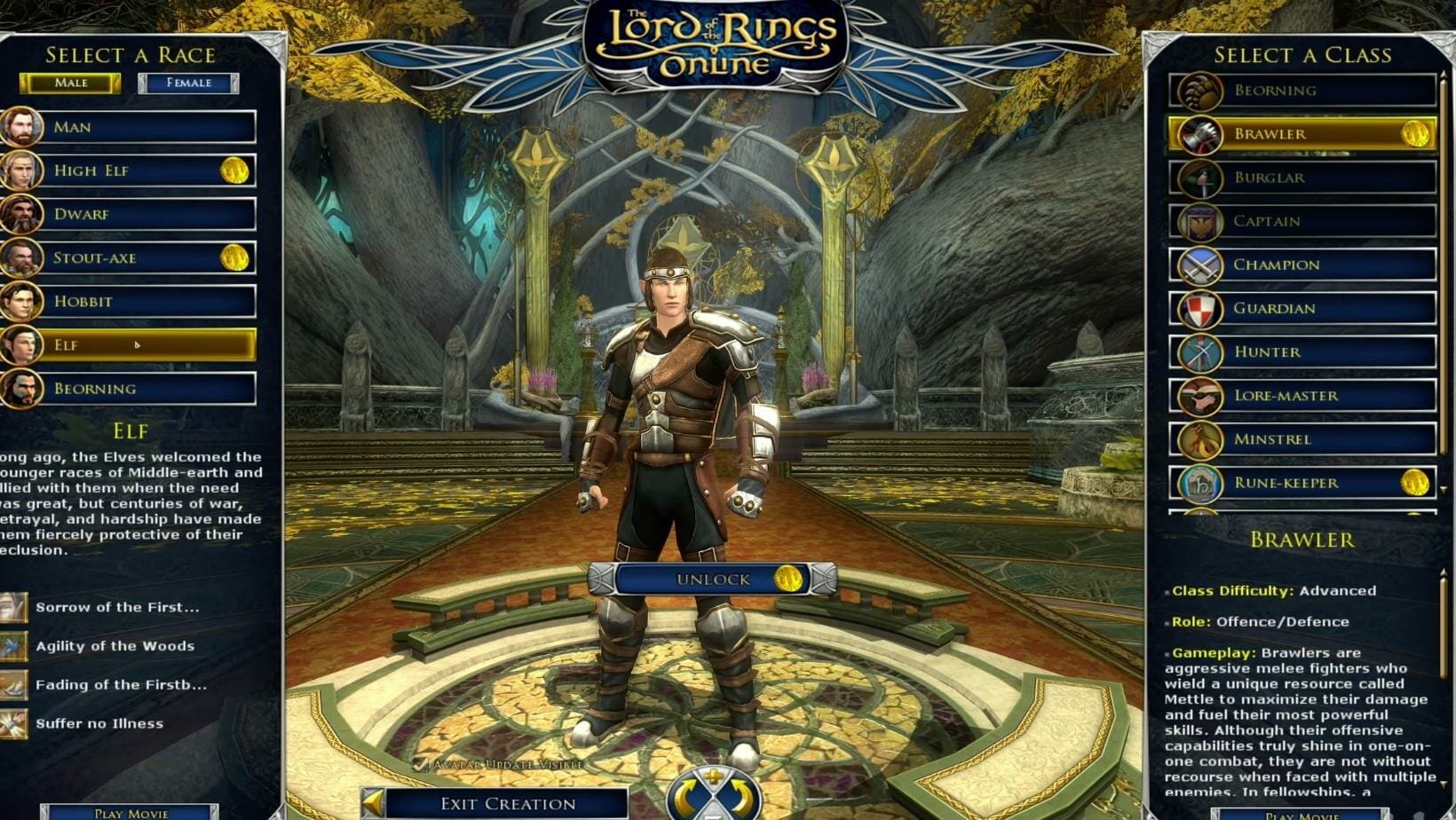
Task: Click the Dwarf race portrait icon
Action: [20, 214]
